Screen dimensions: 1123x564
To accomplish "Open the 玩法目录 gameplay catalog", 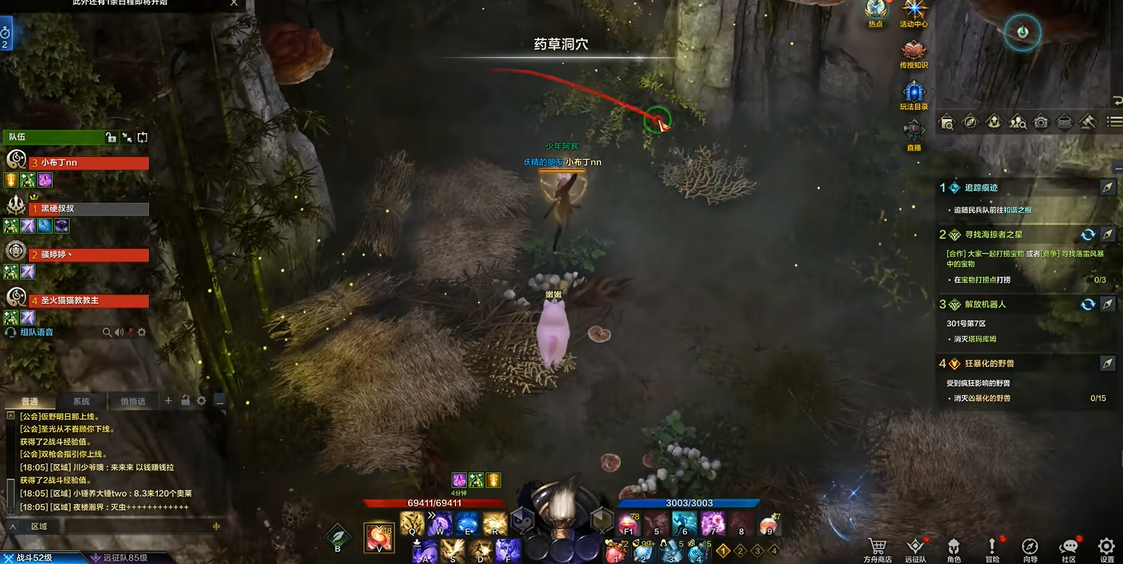I will point(913,94).
